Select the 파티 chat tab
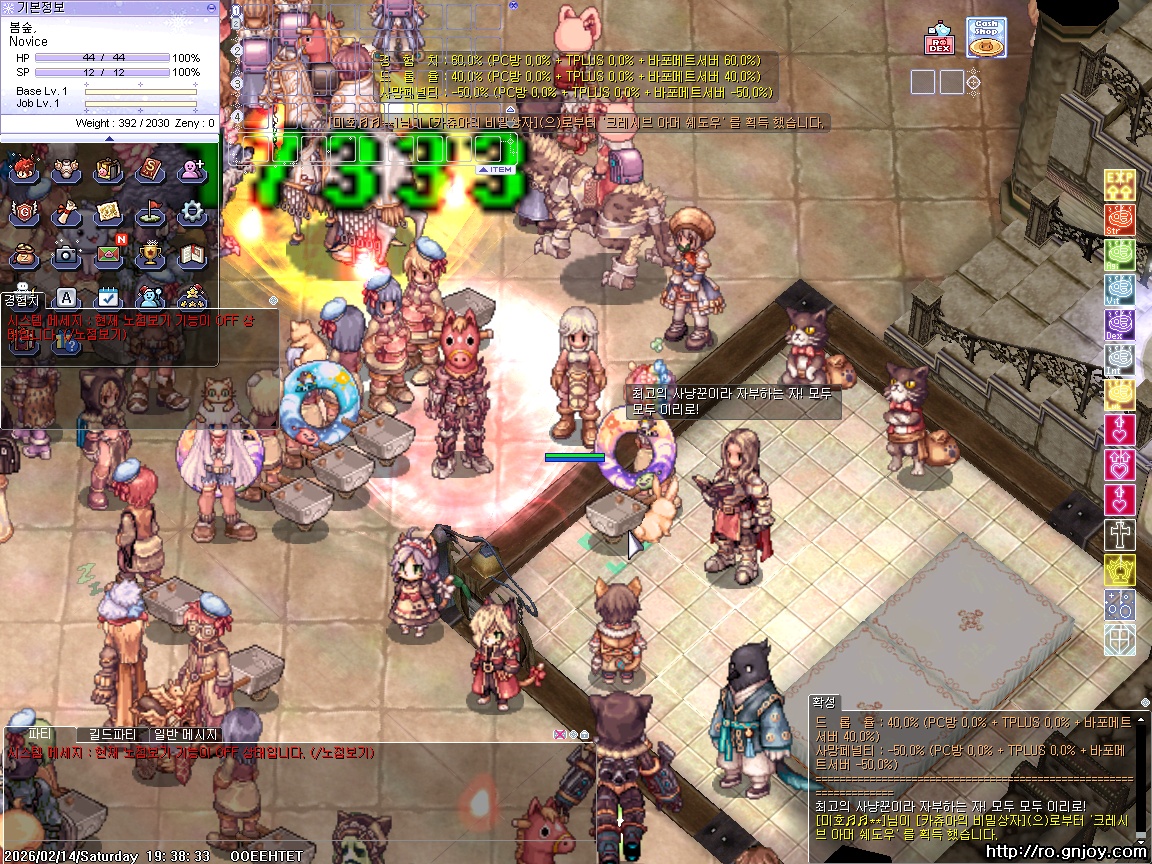 coord(40,734)
